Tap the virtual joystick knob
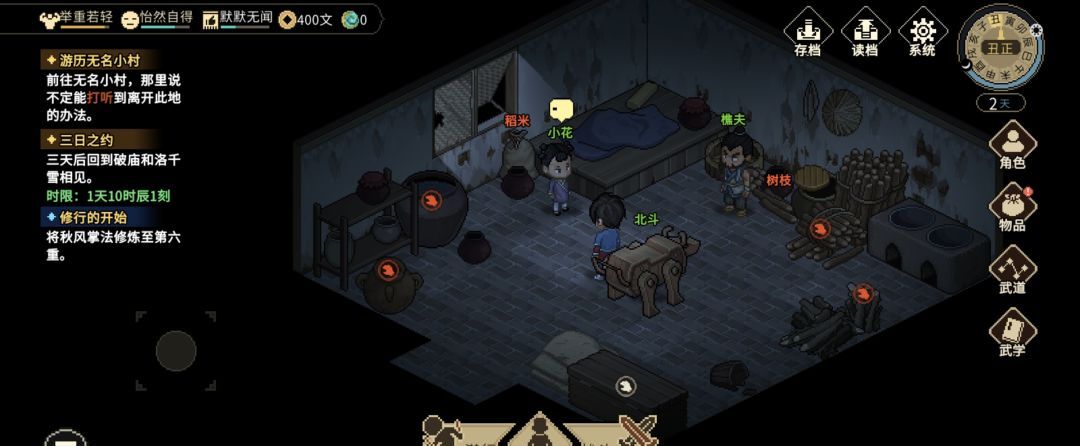The image size is (1080, 446). [176, 351]
